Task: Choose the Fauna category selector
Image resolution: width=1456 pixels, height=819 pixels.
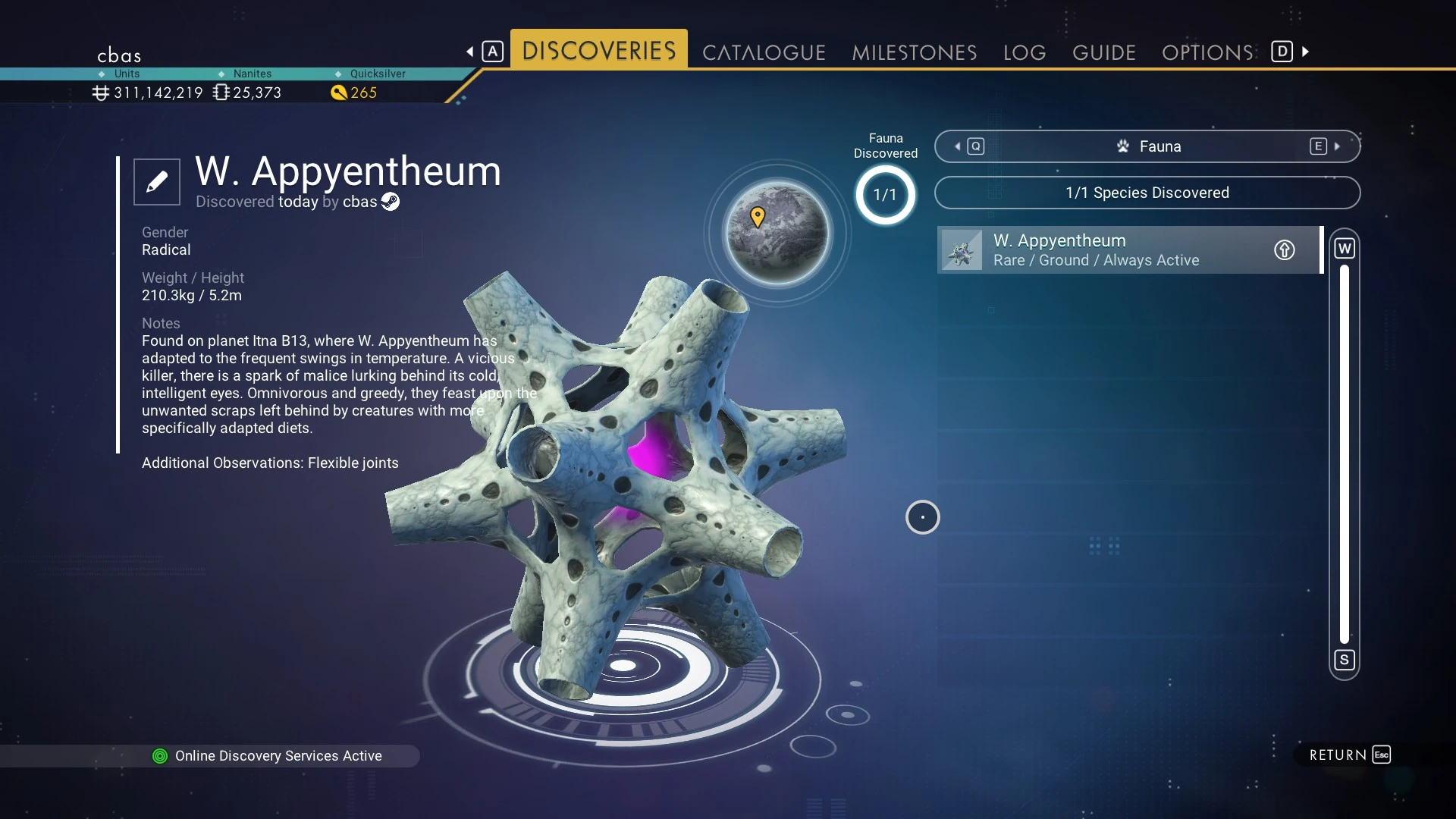Action: (1147, 146)
